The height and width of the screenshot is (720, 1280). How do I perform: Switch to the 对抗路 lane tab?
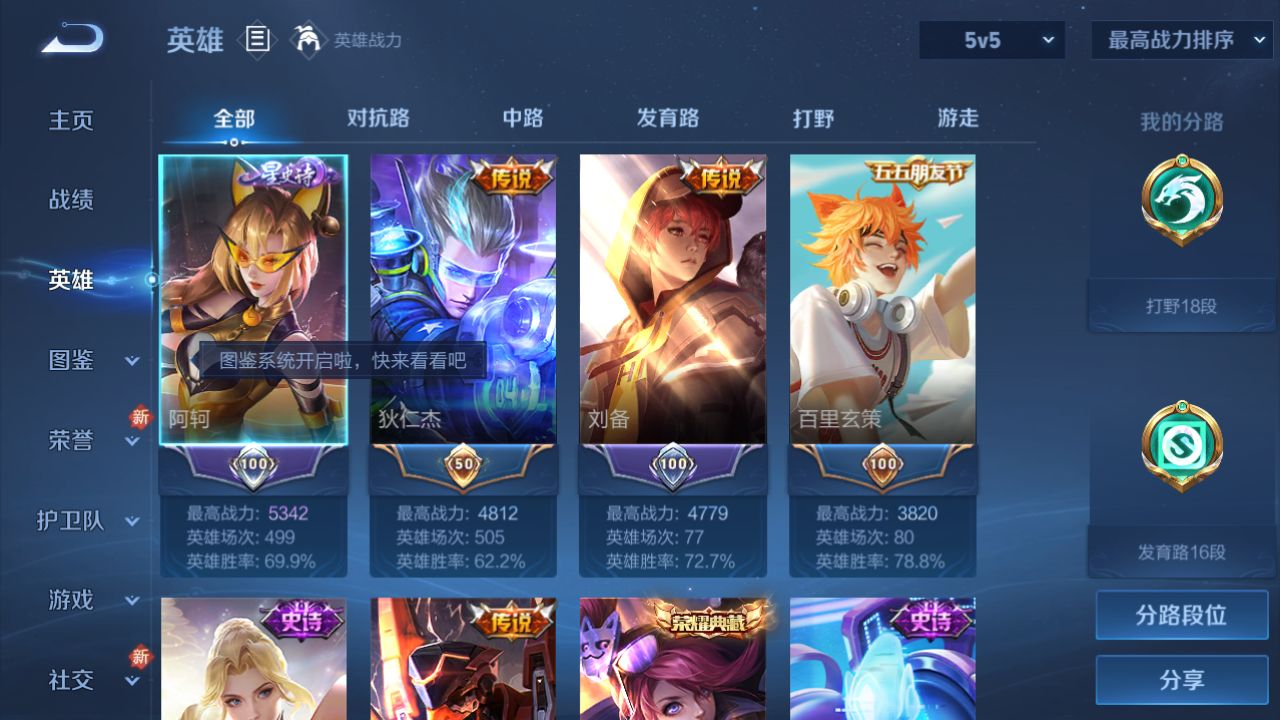coord(378,118)
